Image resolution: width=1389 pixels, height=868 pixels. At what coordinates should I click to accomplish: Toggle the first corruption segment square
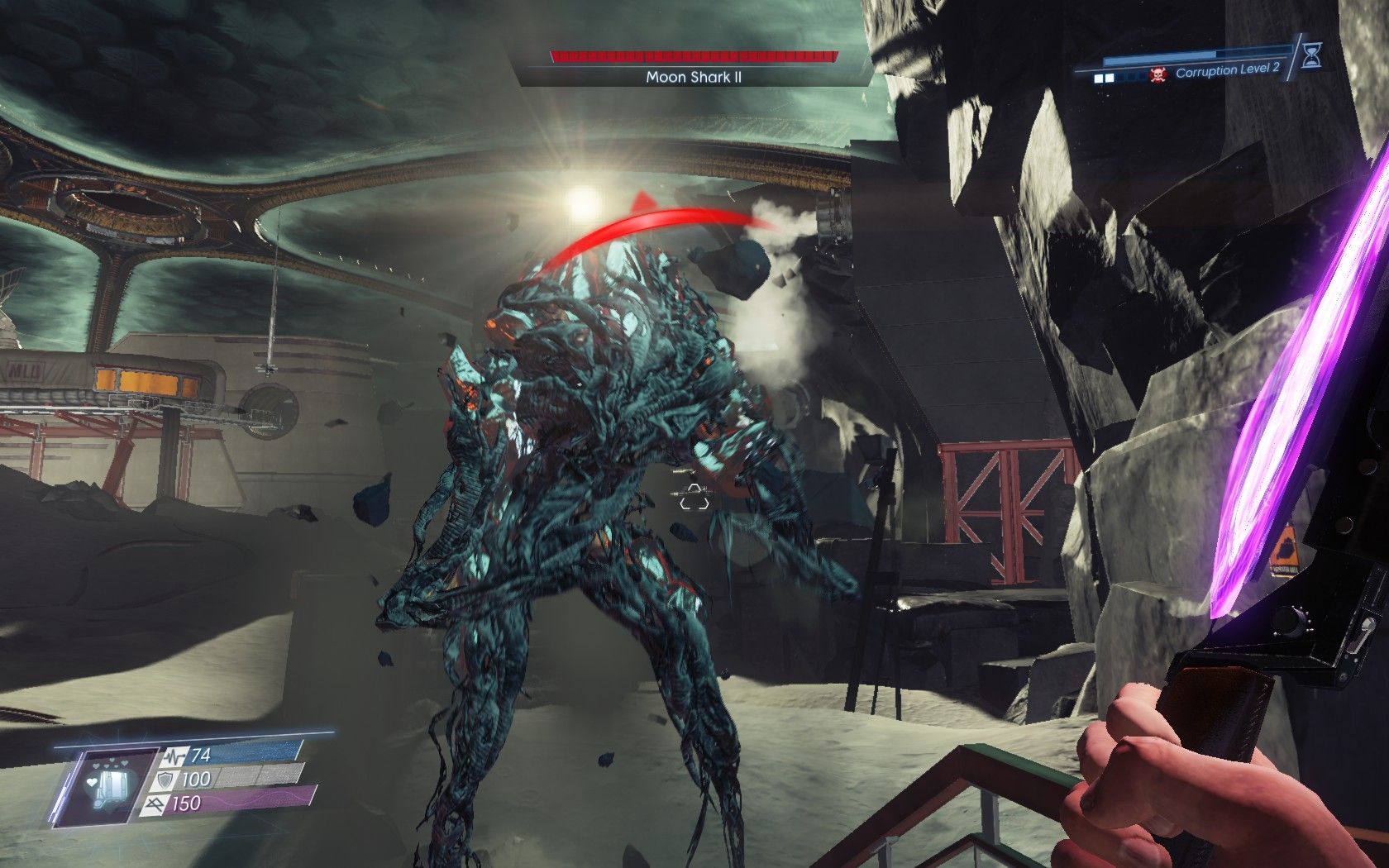[1097, 77]
